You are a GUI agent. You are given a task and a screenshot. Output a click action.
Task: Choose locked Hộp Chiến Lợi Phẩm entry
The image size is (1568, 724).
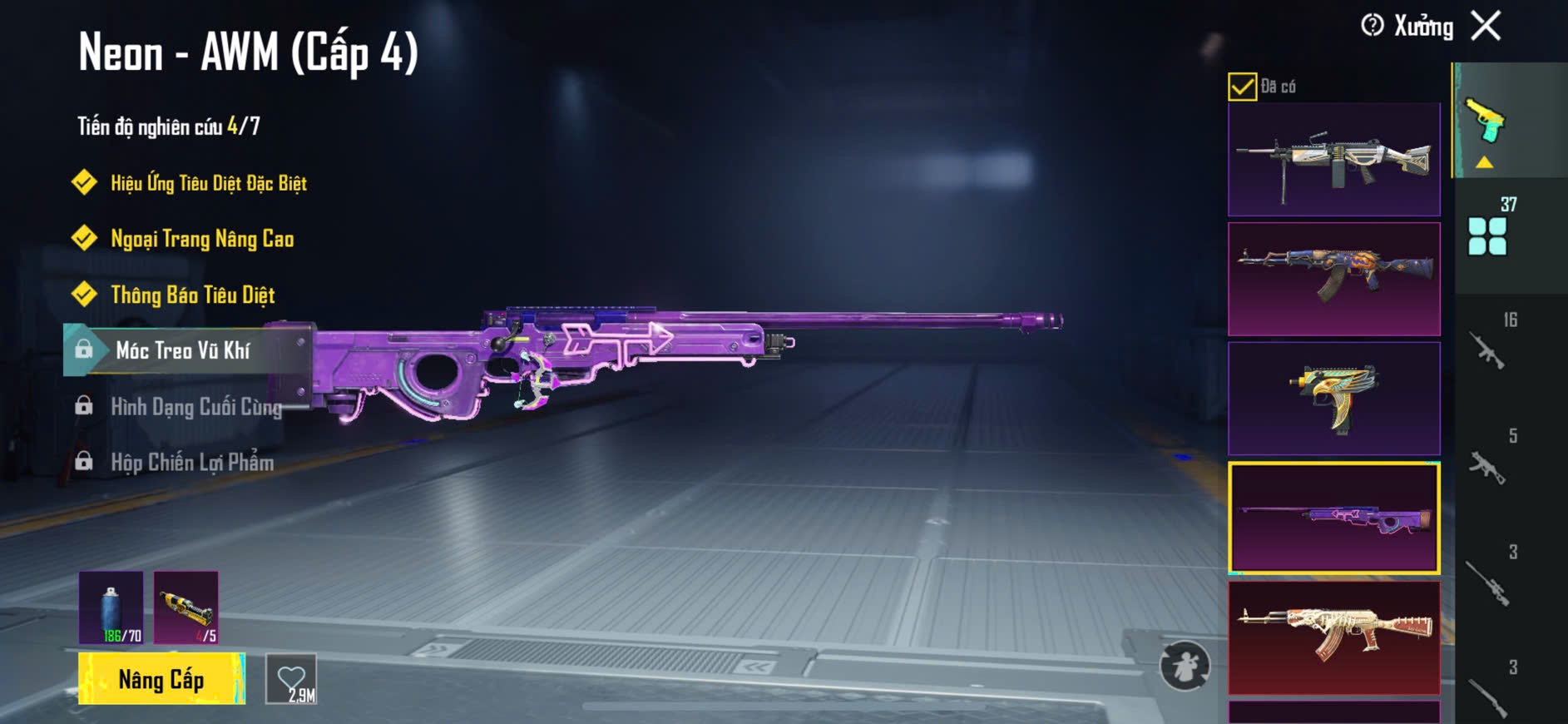click(x=192, y=462)
